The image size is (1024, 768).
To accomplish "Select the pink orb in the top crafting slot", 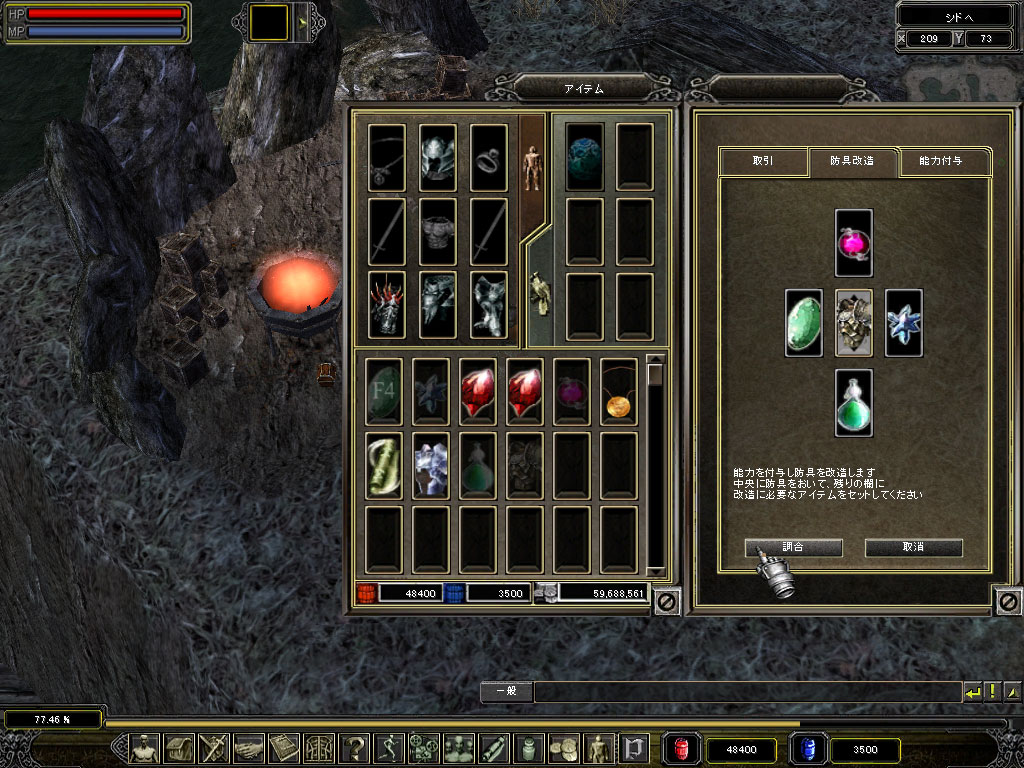I will (x=854, y=242).
